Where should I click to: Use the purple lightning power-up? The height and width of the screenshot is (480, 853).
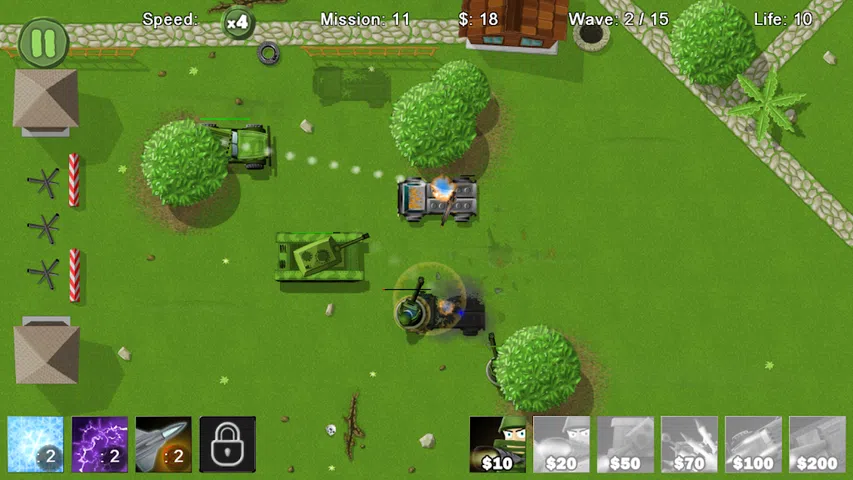(99, 444)
